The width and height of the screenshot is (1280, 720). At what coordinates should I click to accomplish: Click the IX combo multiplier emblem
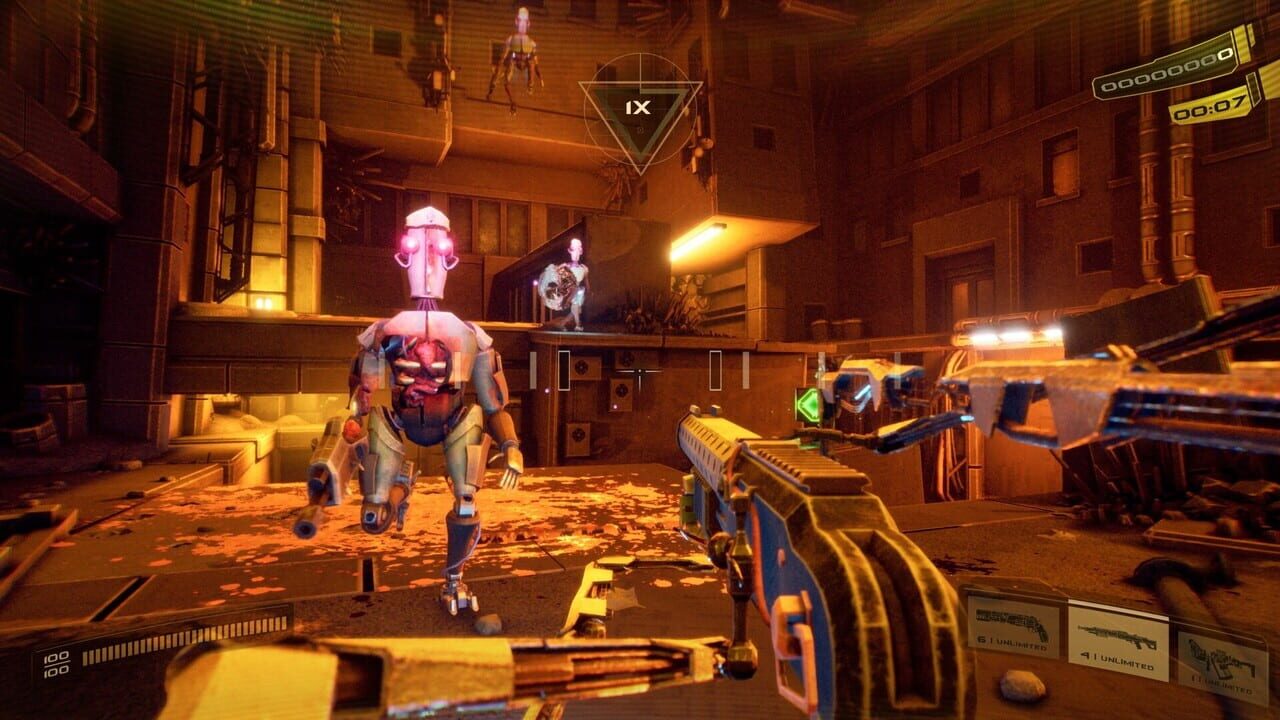[641, 110]
